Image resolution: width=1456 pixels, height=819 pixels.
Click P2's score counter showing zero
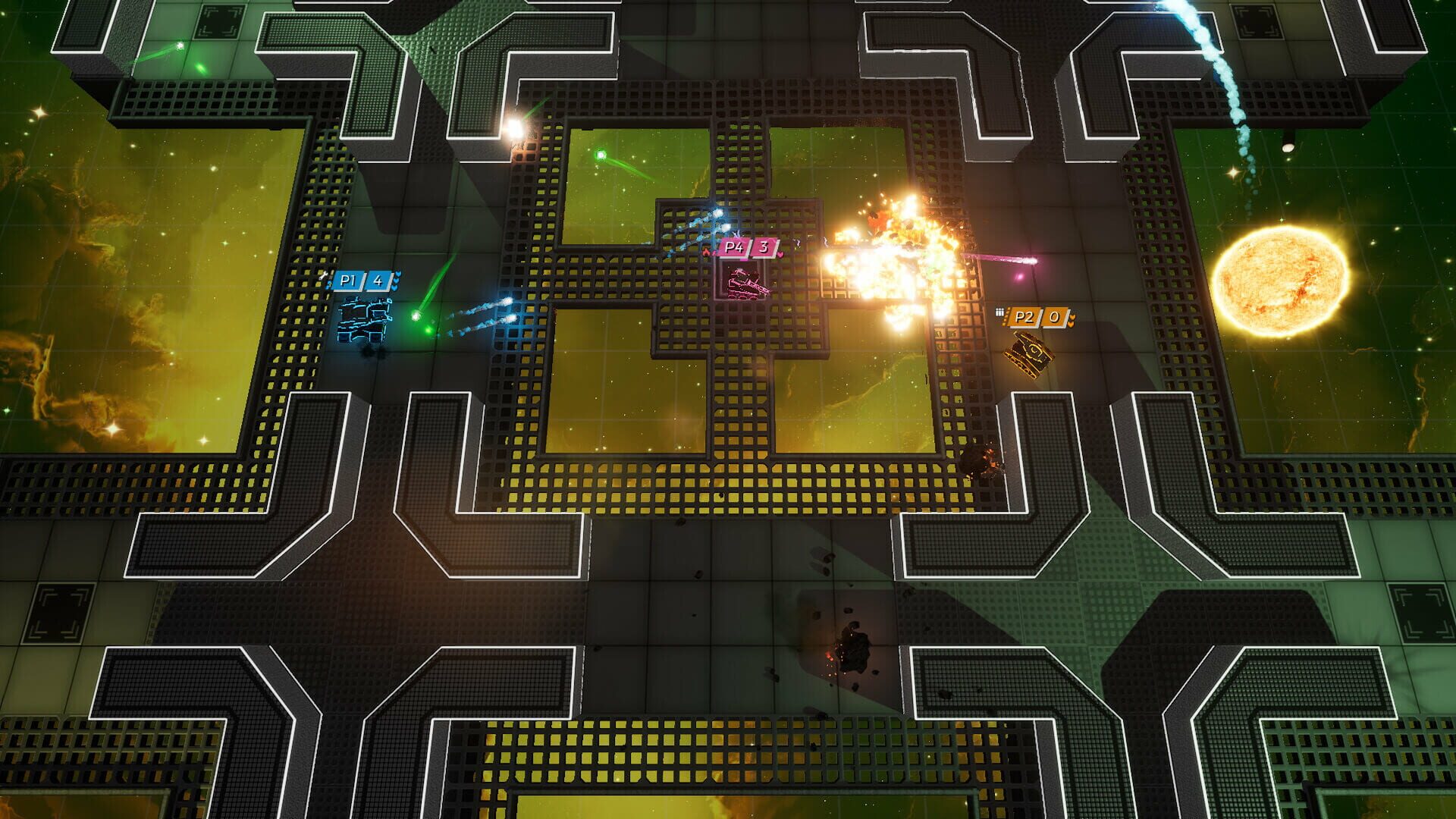coord(1054,317)
